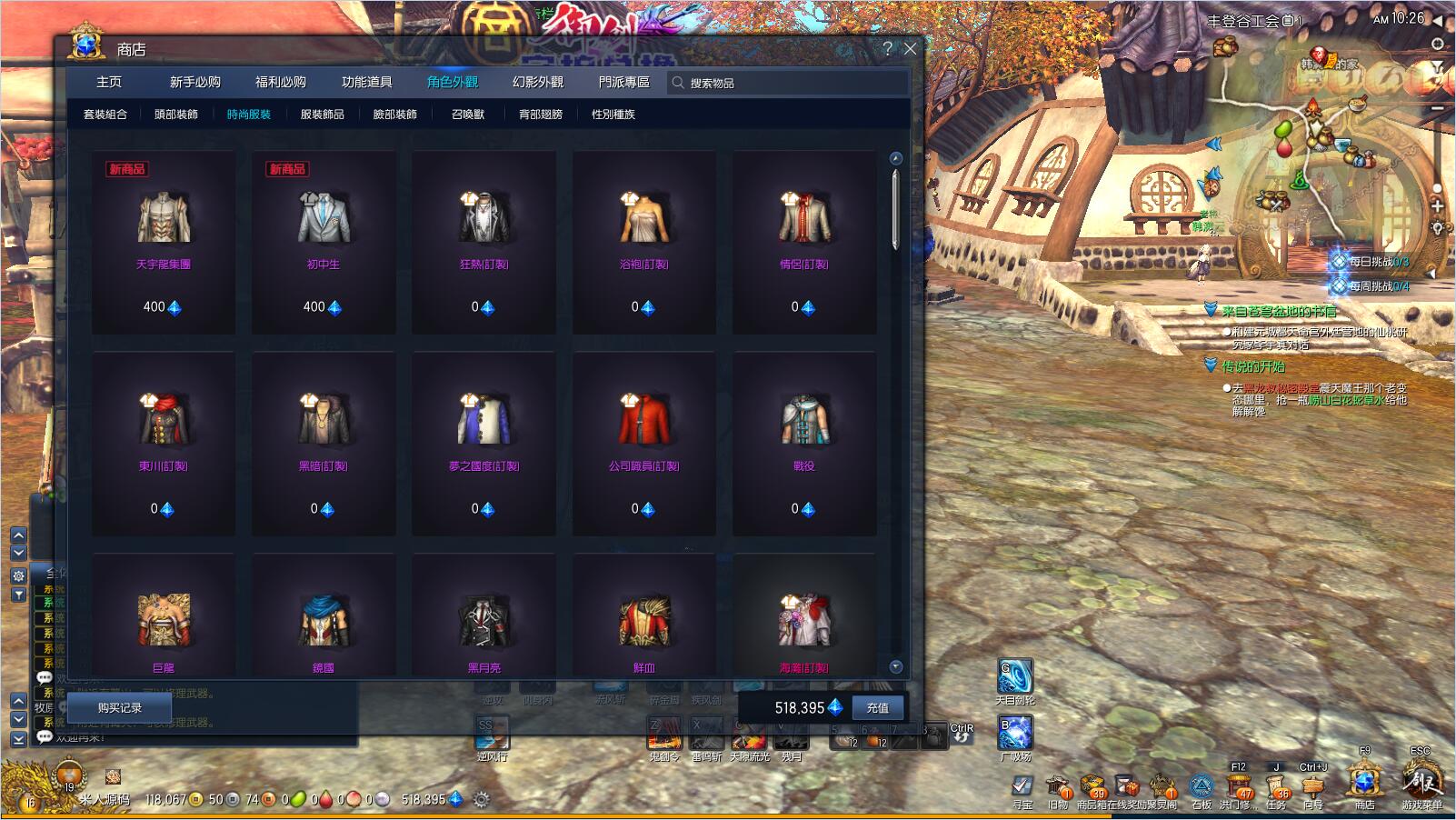Open the 功能道具 category tab
Image resolution: width=1456 pixels, height=820 pixels.
tap(366, 82)
